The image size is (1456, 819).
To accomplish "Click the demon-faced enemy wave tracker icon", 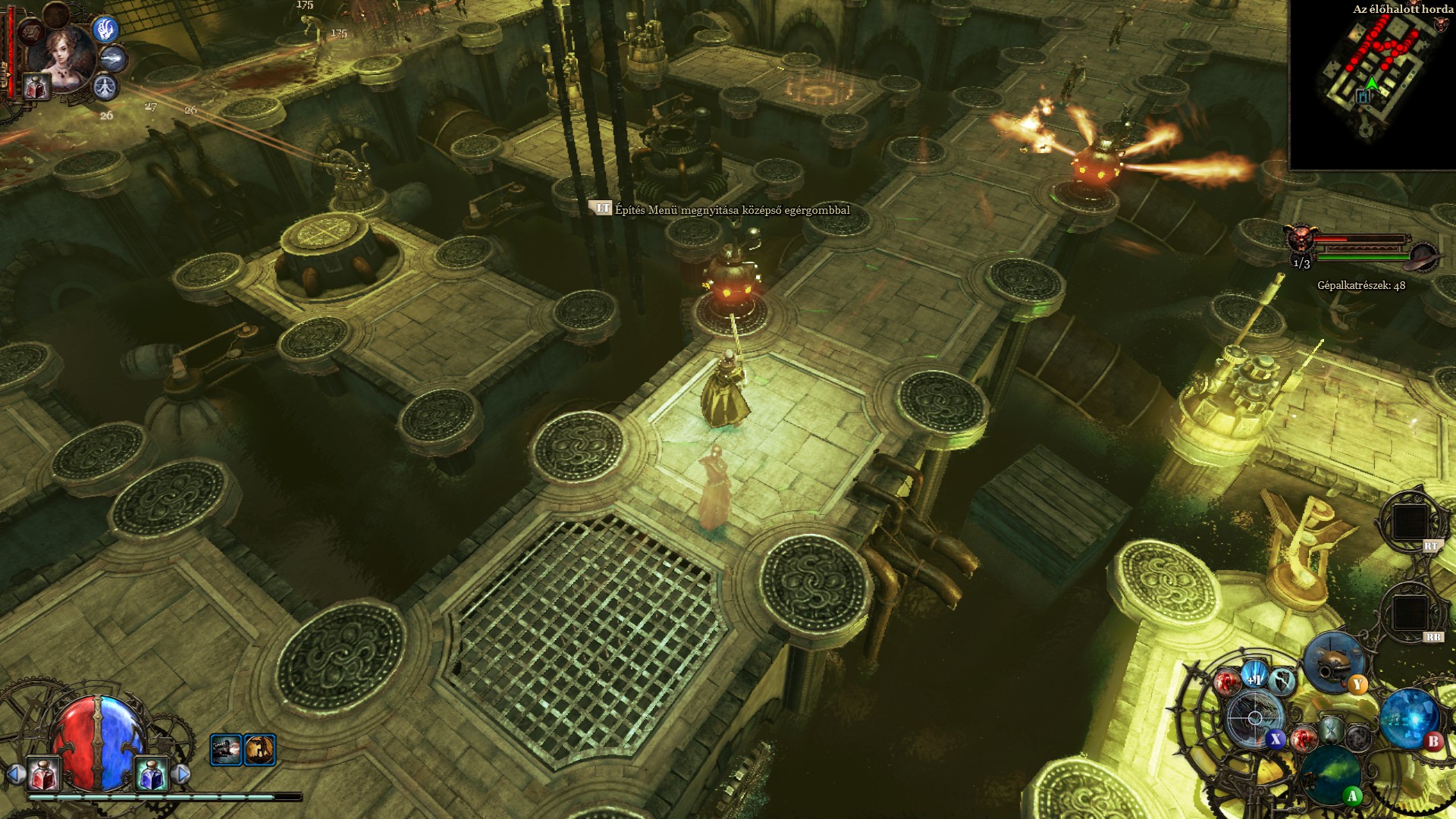I will pyautogui.click(x=1300, y=239).
